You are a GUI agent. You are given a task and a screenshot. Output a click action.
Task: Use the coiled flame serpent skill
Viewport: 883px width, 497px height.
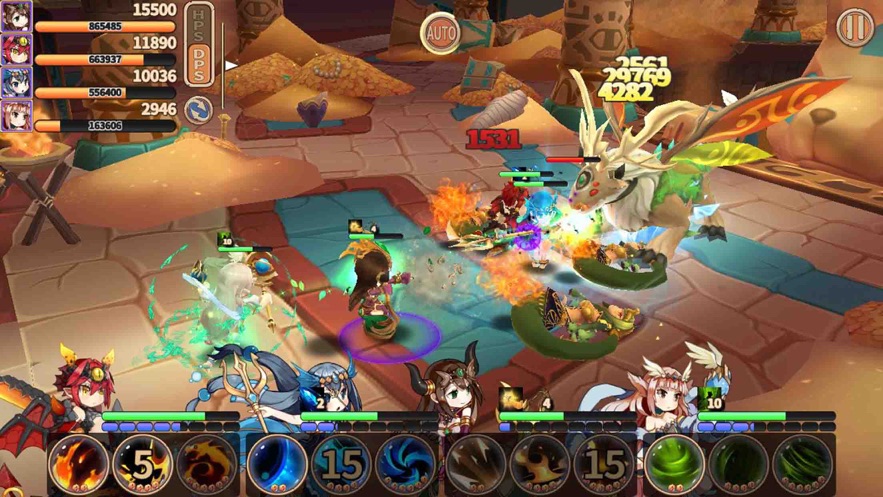coord(205,463)
